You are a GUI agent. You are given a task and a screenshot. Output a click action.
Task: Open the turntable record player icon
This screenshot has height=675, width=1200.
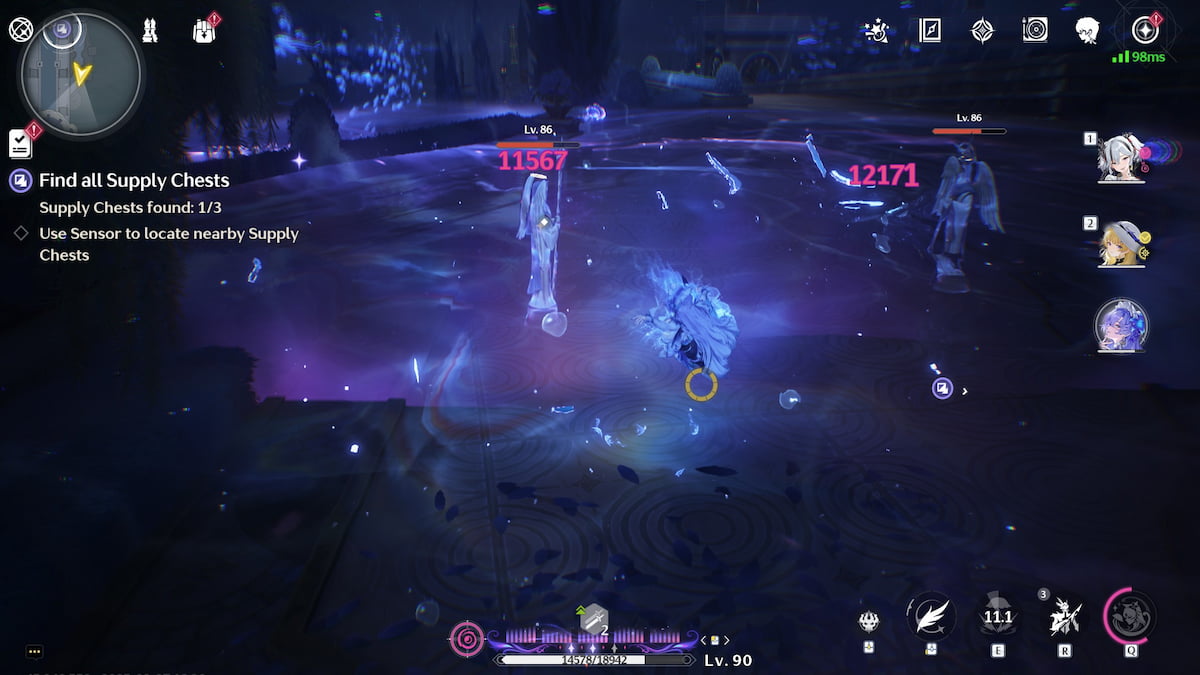click(x=1035, y=31)
